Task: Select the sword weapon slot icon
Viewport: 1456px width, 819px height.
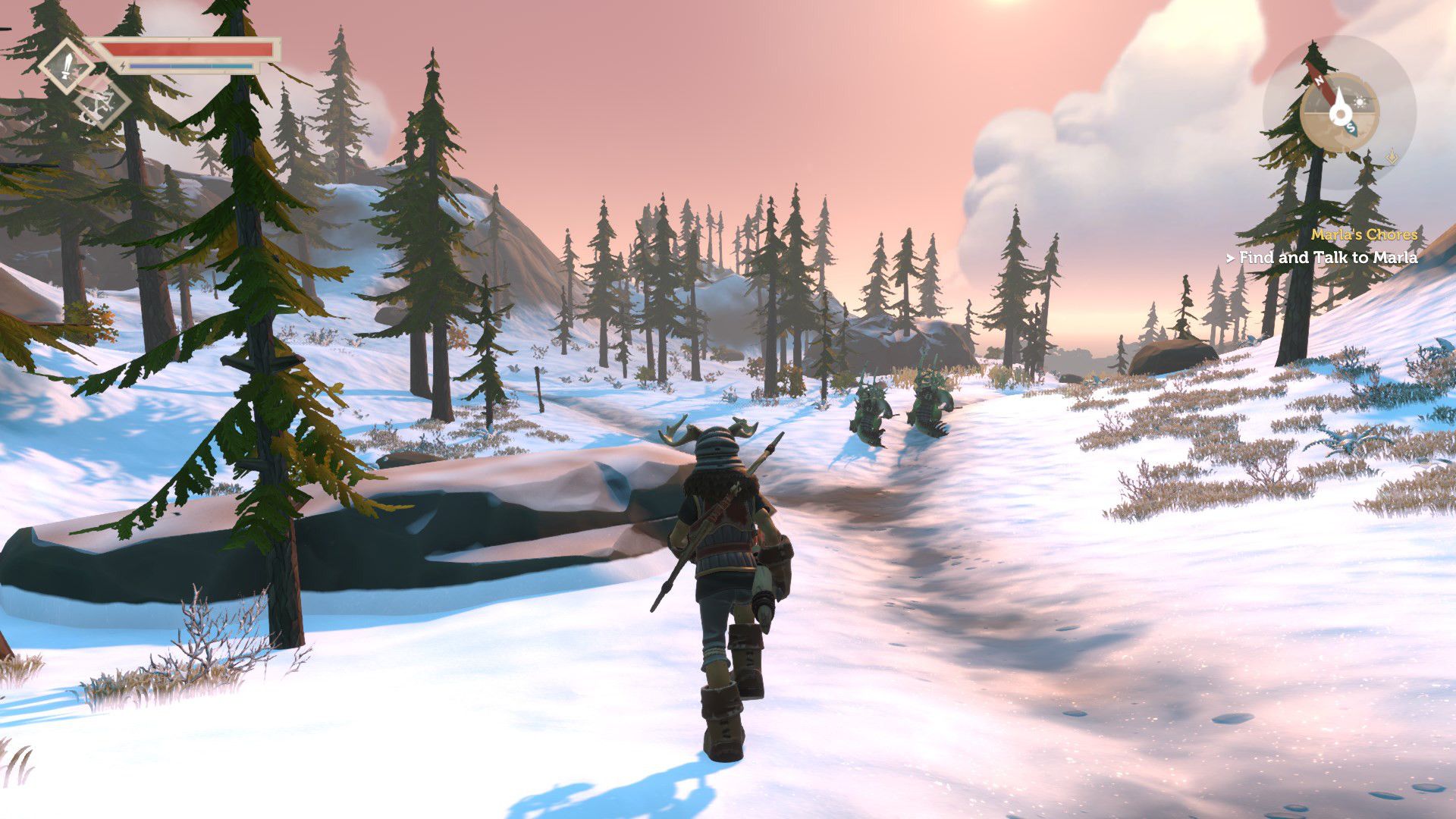Action: click(67, 65)
